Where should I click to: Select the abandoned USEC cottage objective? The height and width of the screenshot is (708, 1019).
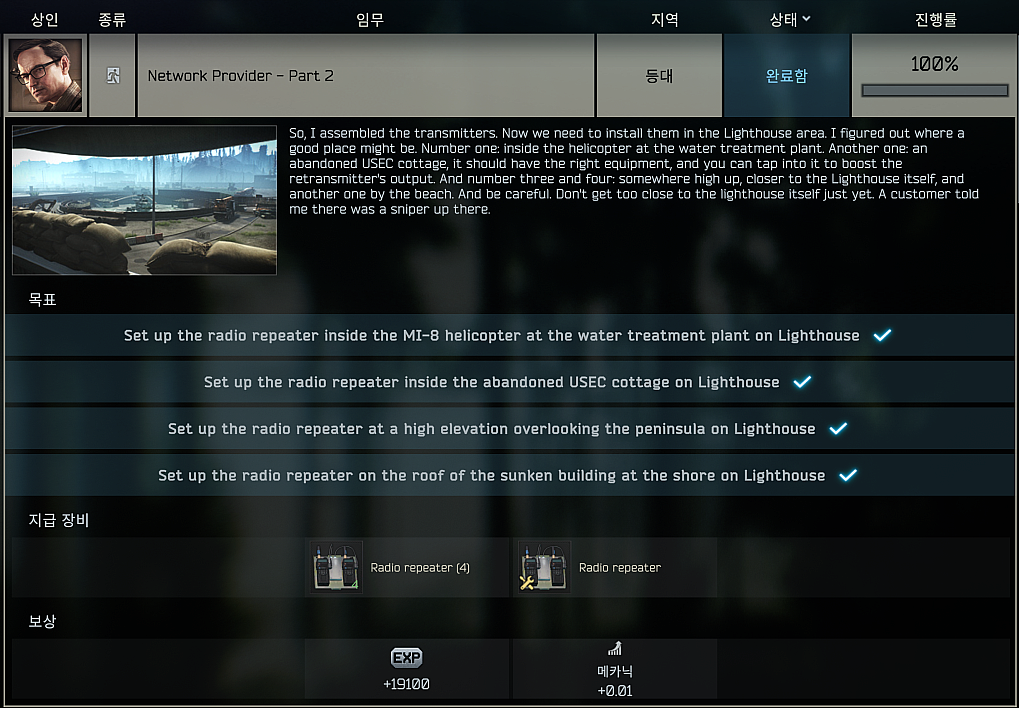[508, 382]
